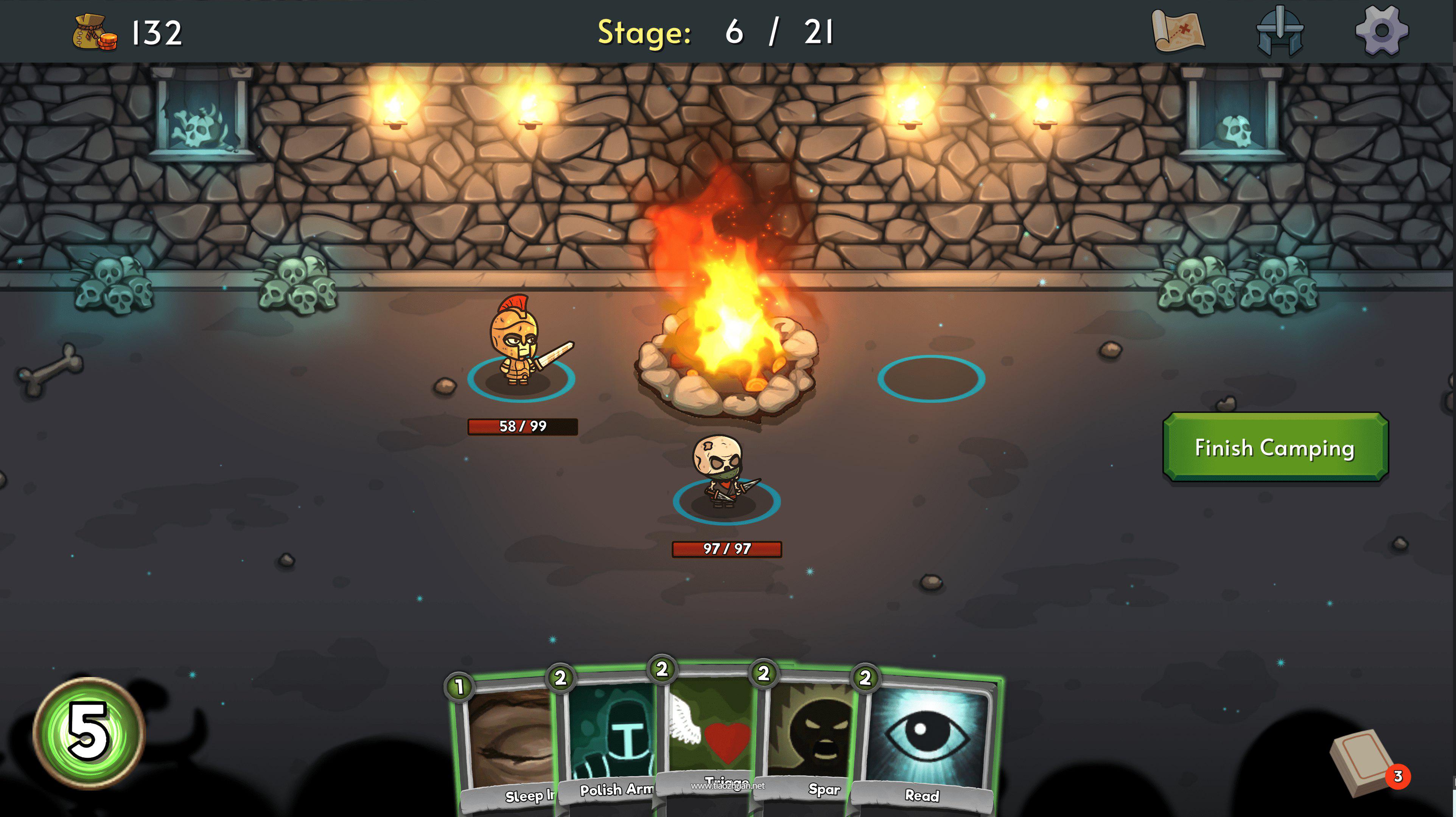Open the knight helmet party menu
This screenshot has height=817, width=1456.
(x=1280, y=31)
